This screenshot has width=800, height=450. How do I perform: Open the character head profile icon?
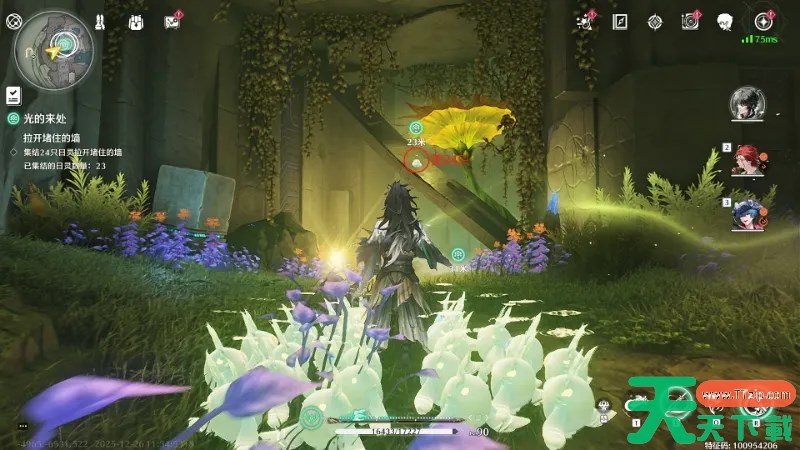725,21
